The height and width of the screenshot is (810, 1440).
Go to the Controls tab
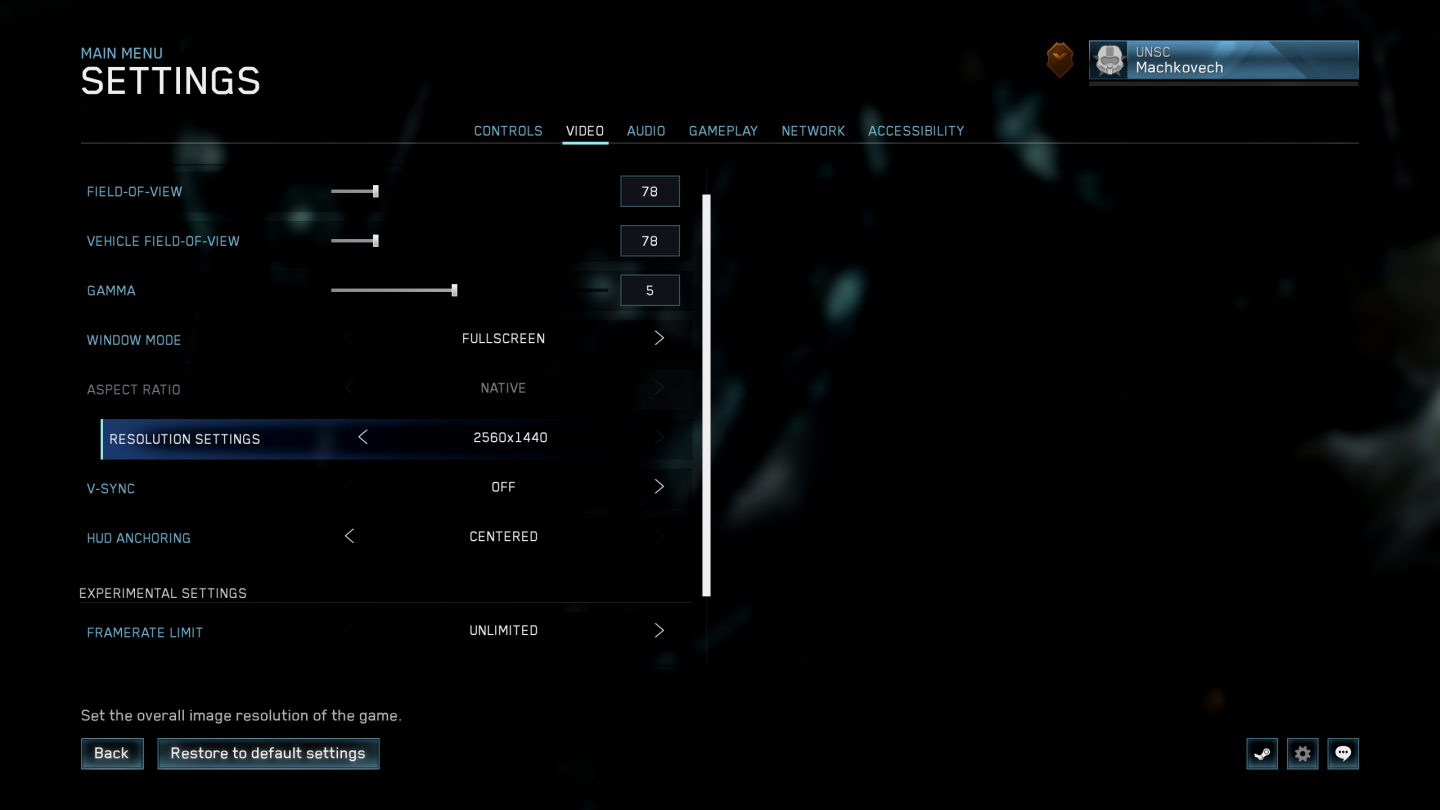click(508, 130)
